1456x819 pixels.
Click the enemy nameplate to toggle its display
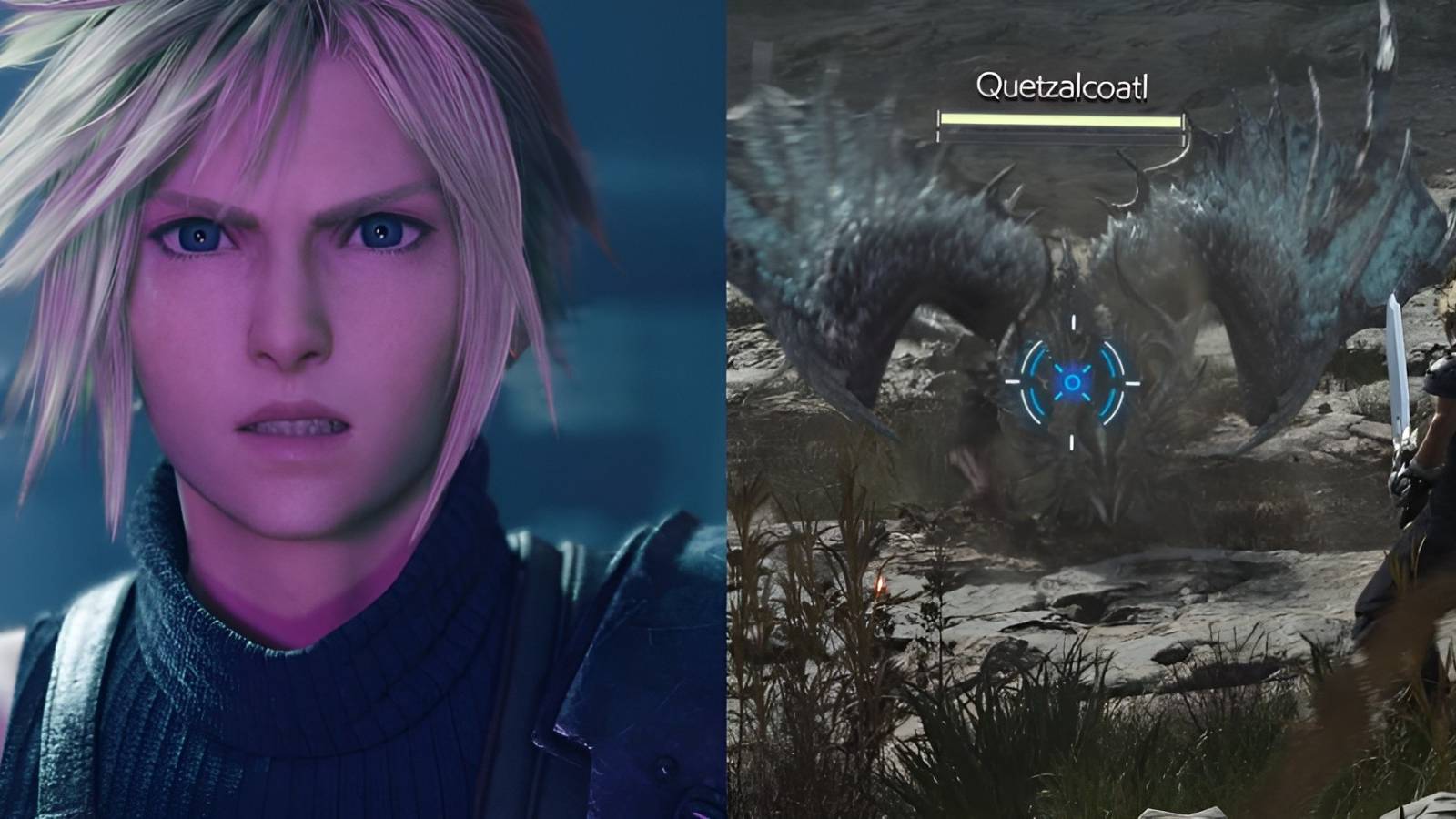click(x=1065, y=86)
